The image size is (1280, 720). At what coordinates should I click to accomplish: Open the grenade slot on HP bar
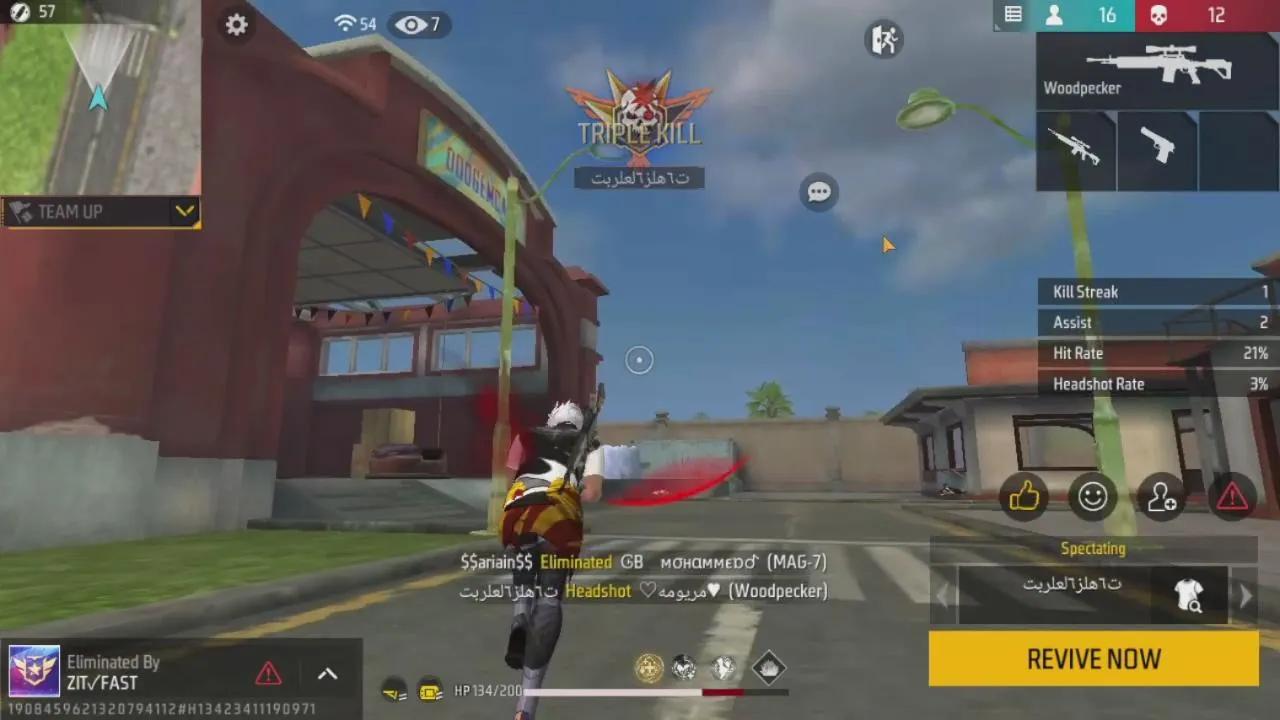click(767, 668)
